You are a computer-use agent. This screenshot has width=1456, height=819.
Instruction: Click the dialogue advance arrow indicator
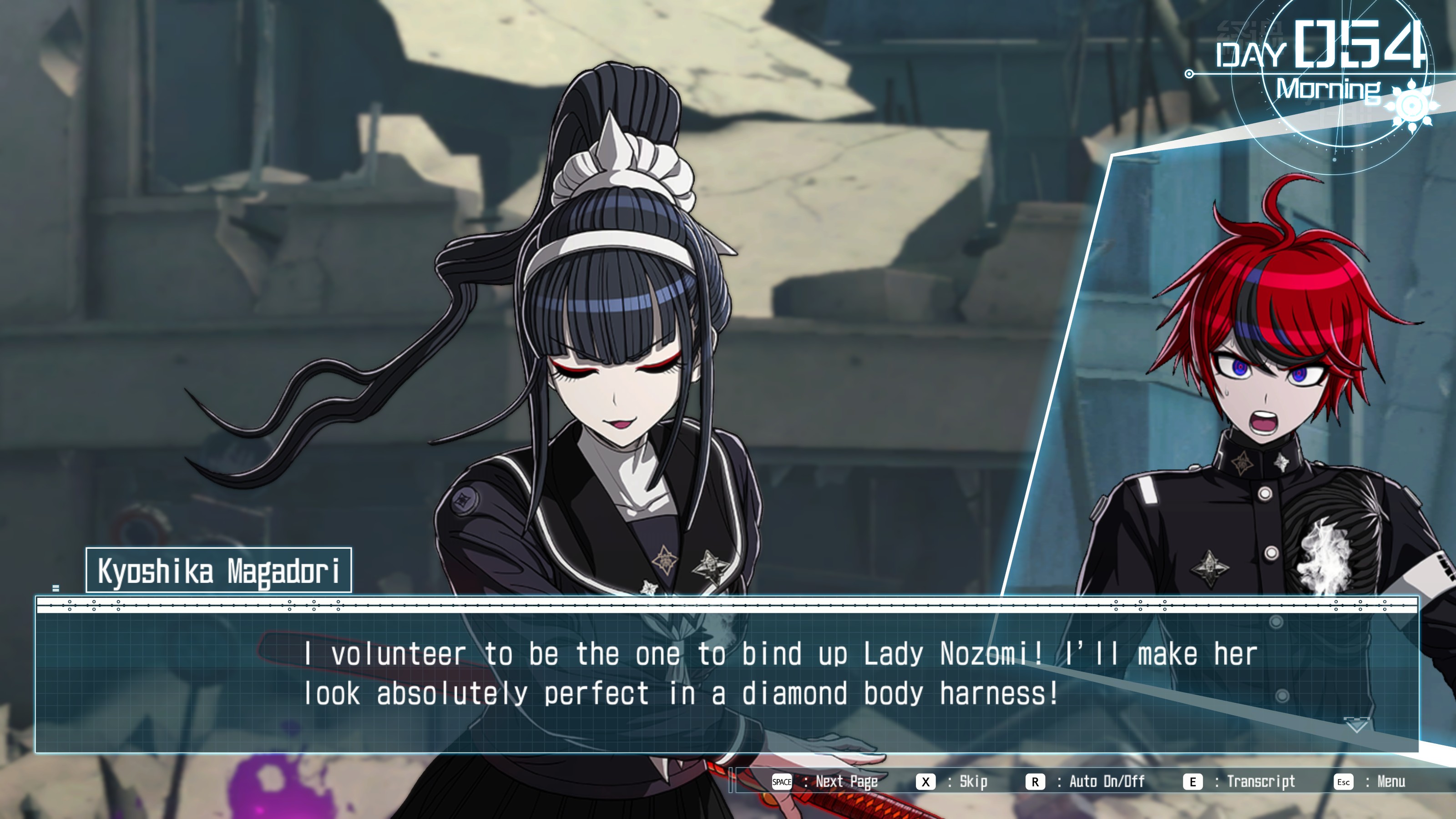coord(1356,725)
